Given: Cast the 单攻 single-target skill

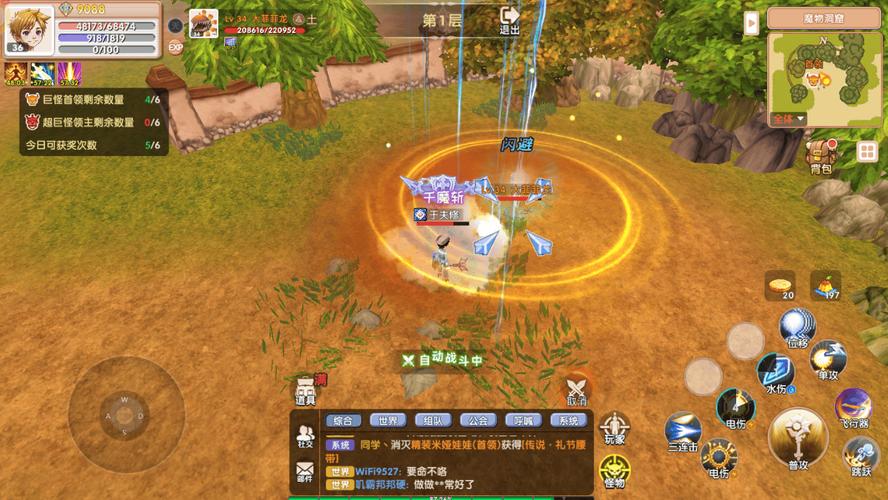Looking at the screenshot, I should [x=828, y=359].
